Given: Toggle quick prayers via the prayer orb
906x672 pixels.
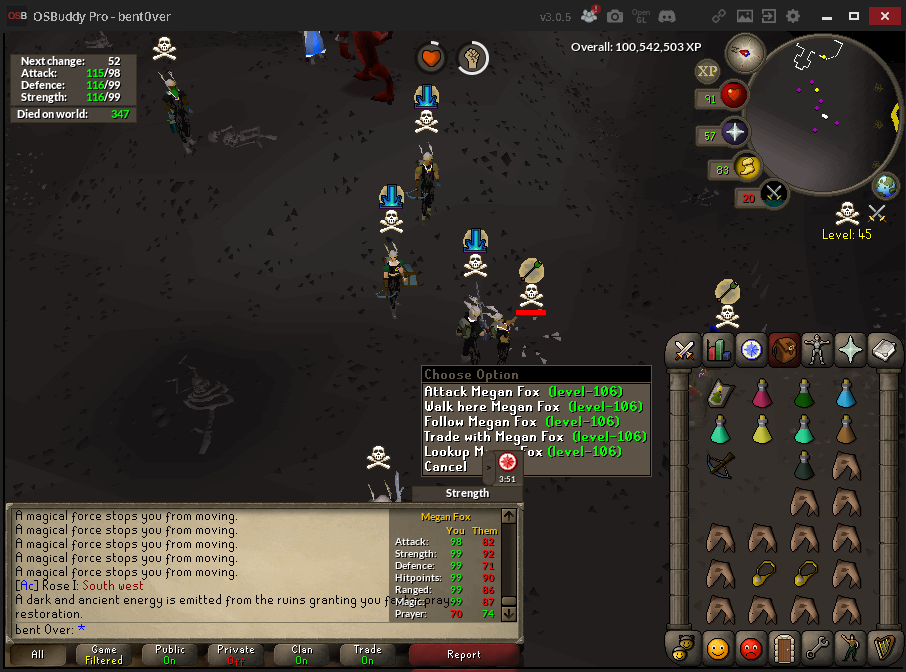Looking at the screenshot, I should (734, 133).
